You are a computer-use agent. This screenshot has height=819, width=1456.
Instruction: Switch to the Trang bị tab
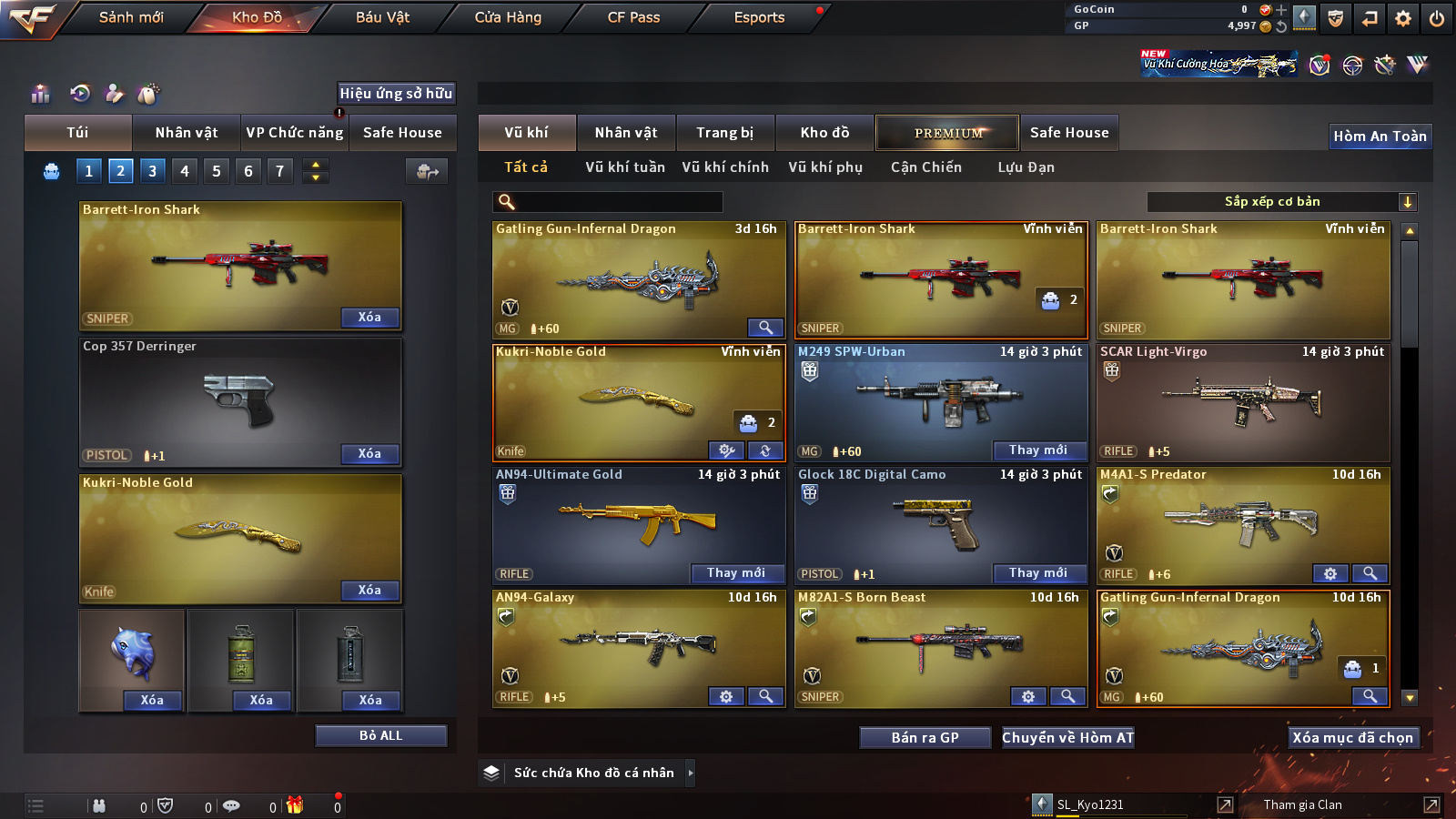point(724,133)
